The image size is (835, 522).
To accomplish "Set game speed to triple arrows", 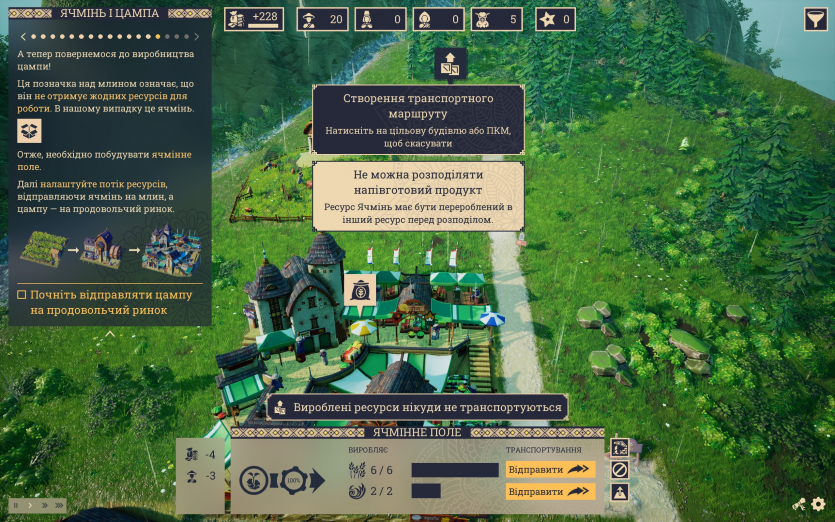I will pyautogui.click(x=58, y=505).
